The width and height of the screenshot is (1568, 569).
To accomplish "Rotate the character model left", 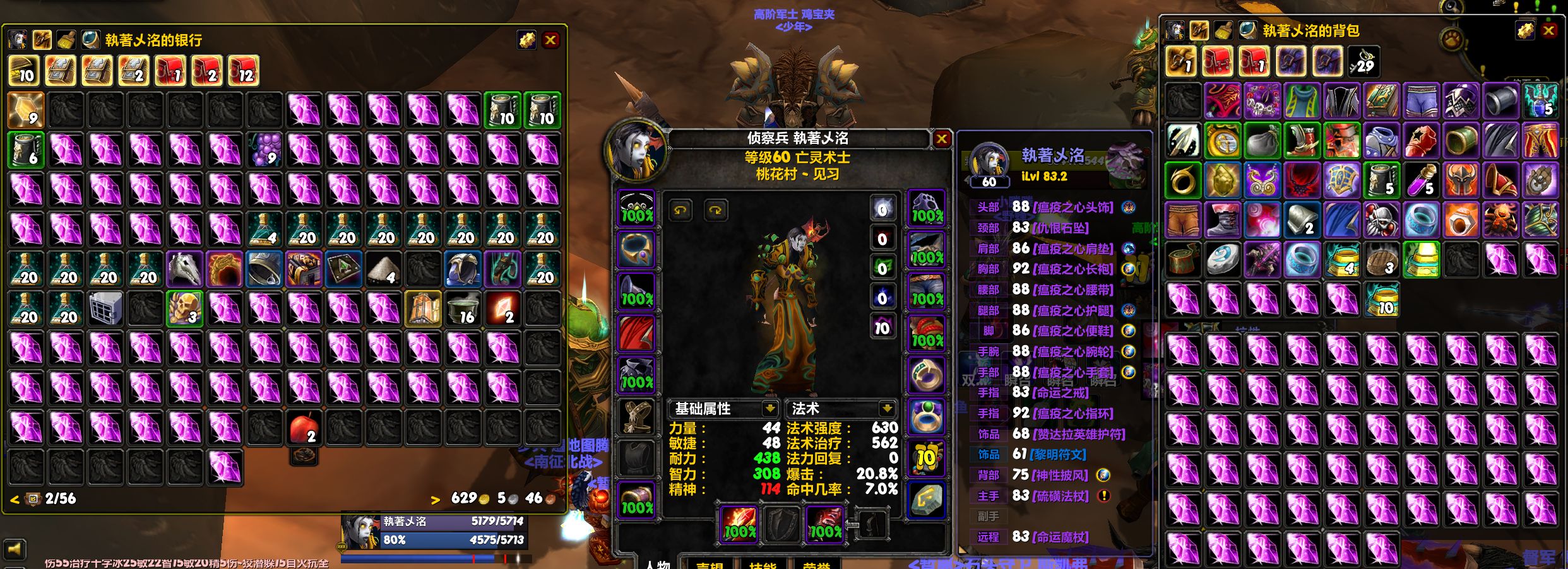I will pos(680,210).
